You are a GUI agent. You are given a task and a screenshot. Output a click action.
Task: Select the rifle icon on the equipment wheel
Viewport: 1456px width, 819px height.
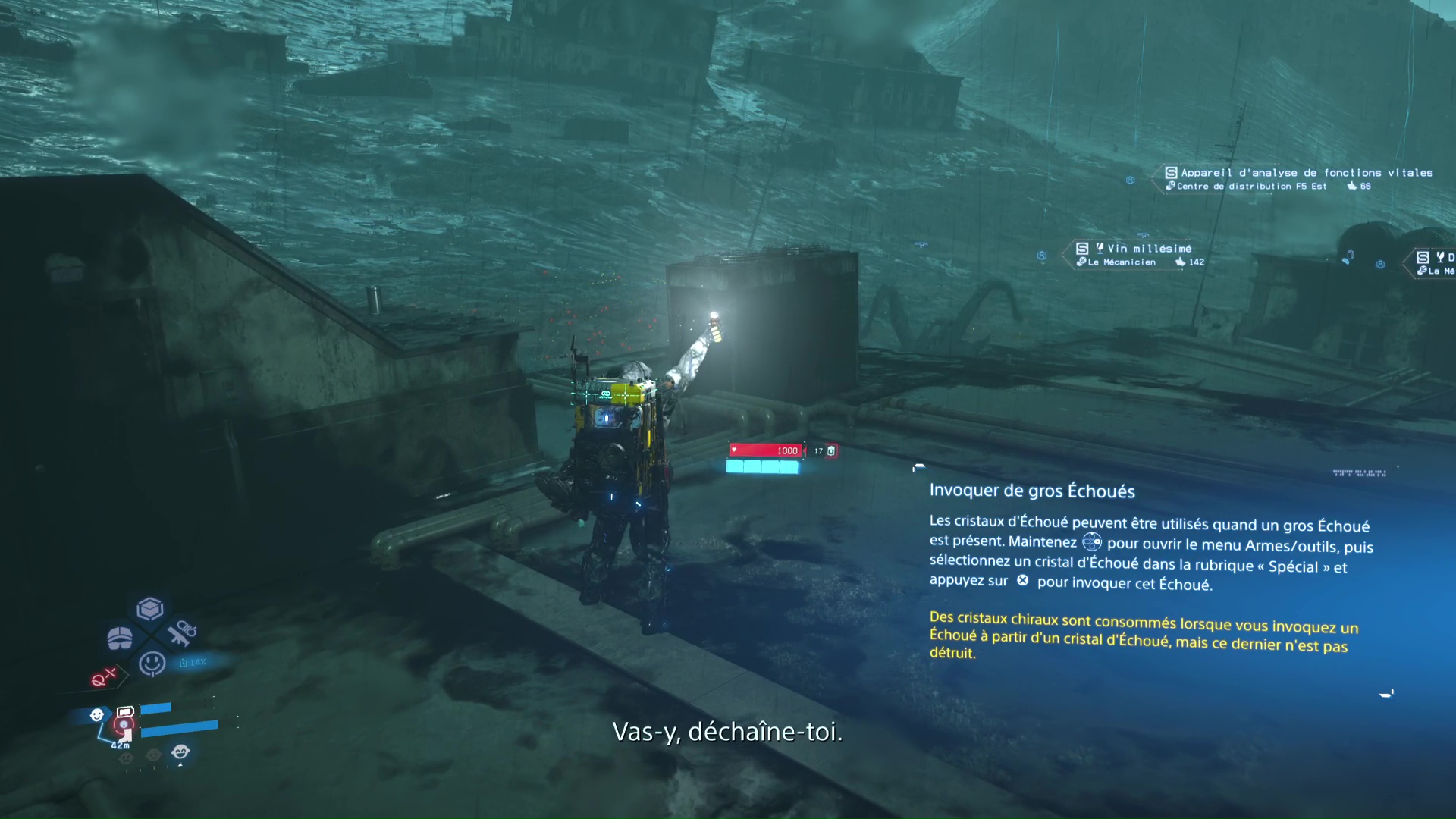point(182,632)
